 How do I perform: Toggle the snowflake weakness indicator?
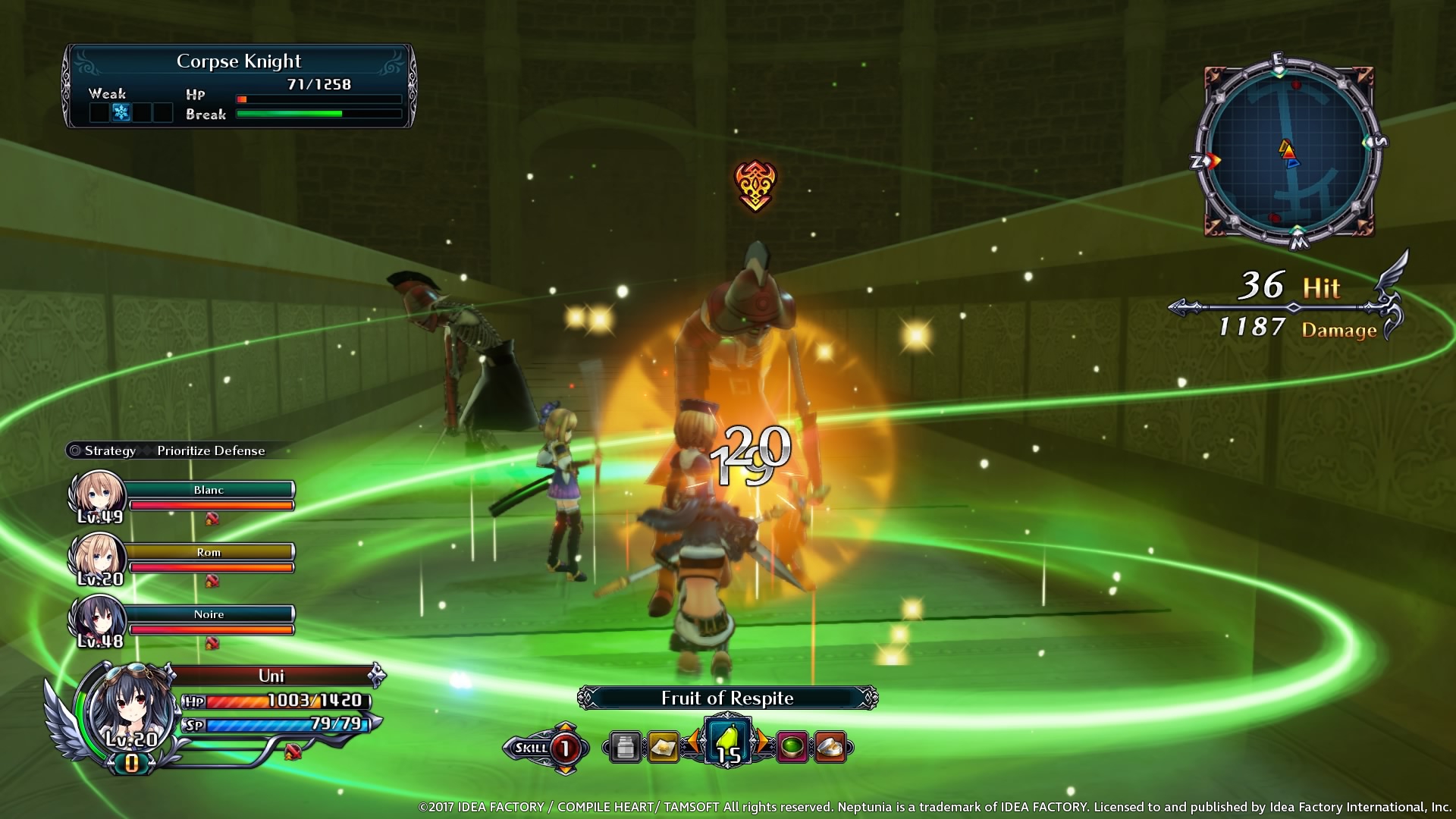(121, 112)
